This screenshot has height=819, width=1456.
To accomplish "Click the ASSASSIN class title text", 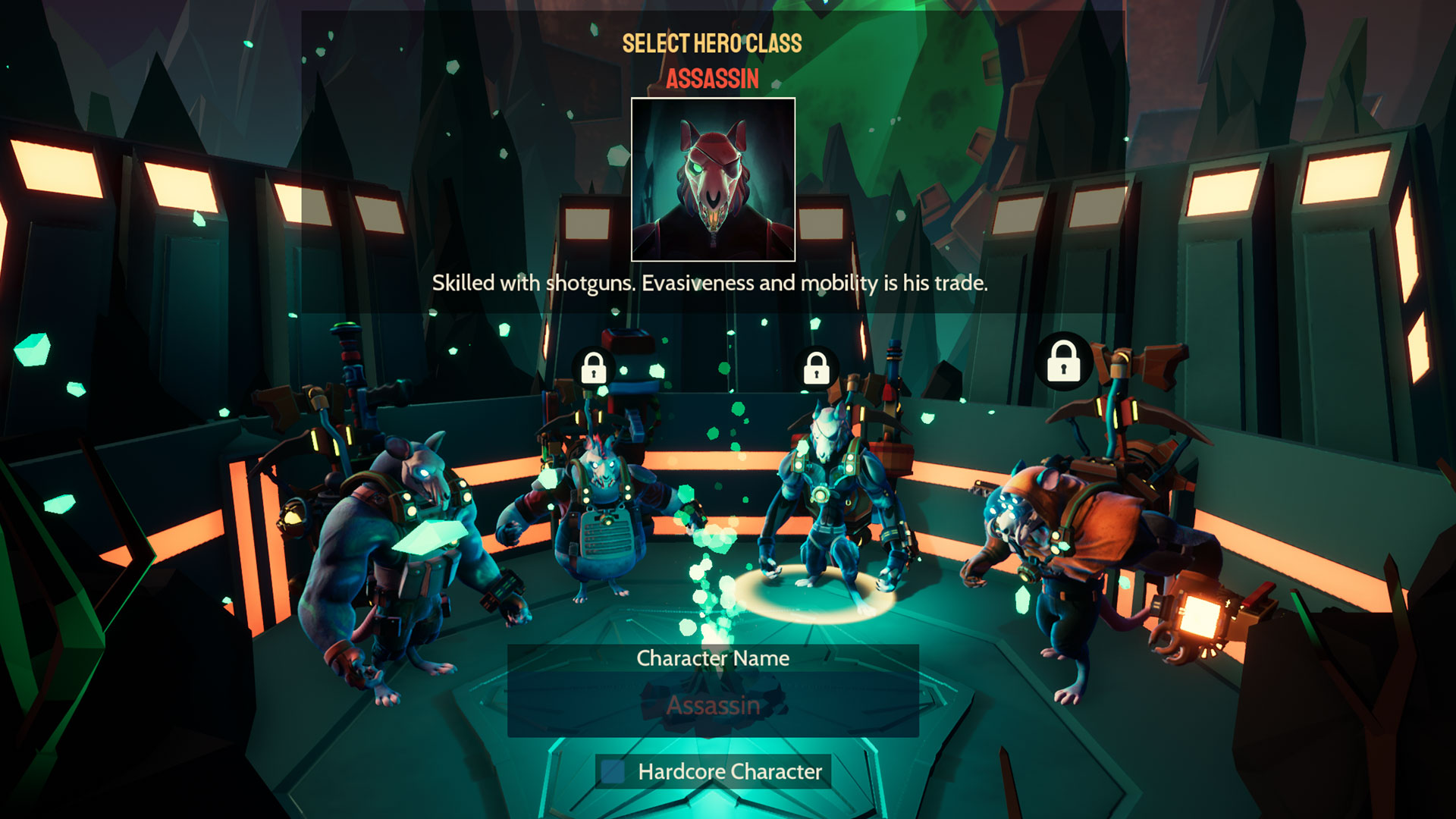I will (711, 79).
